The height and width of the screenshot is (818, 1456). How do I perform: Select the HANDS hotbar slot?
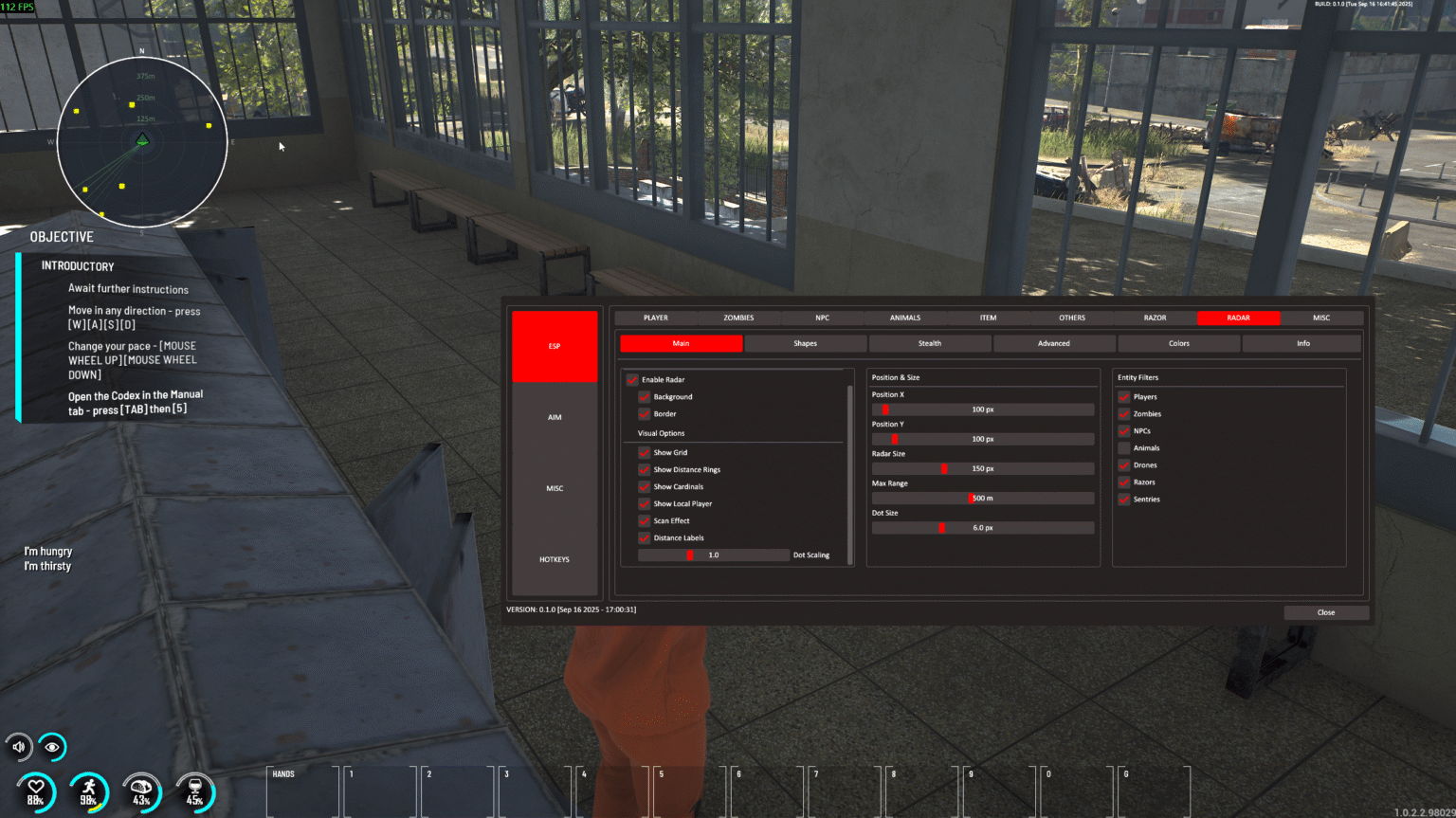coord(301,790)
